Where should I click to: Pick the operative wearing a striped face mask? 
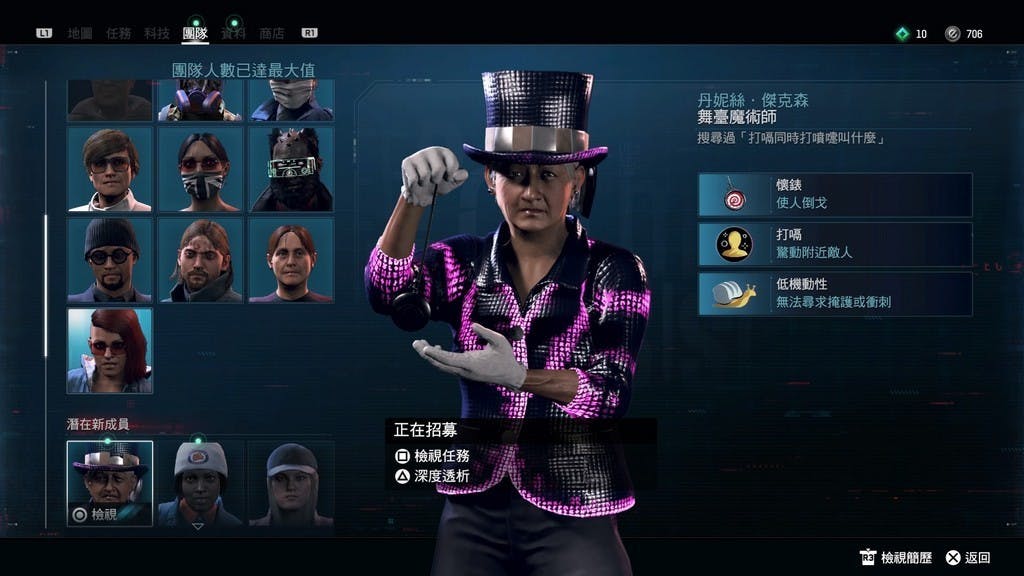(200, 169)
